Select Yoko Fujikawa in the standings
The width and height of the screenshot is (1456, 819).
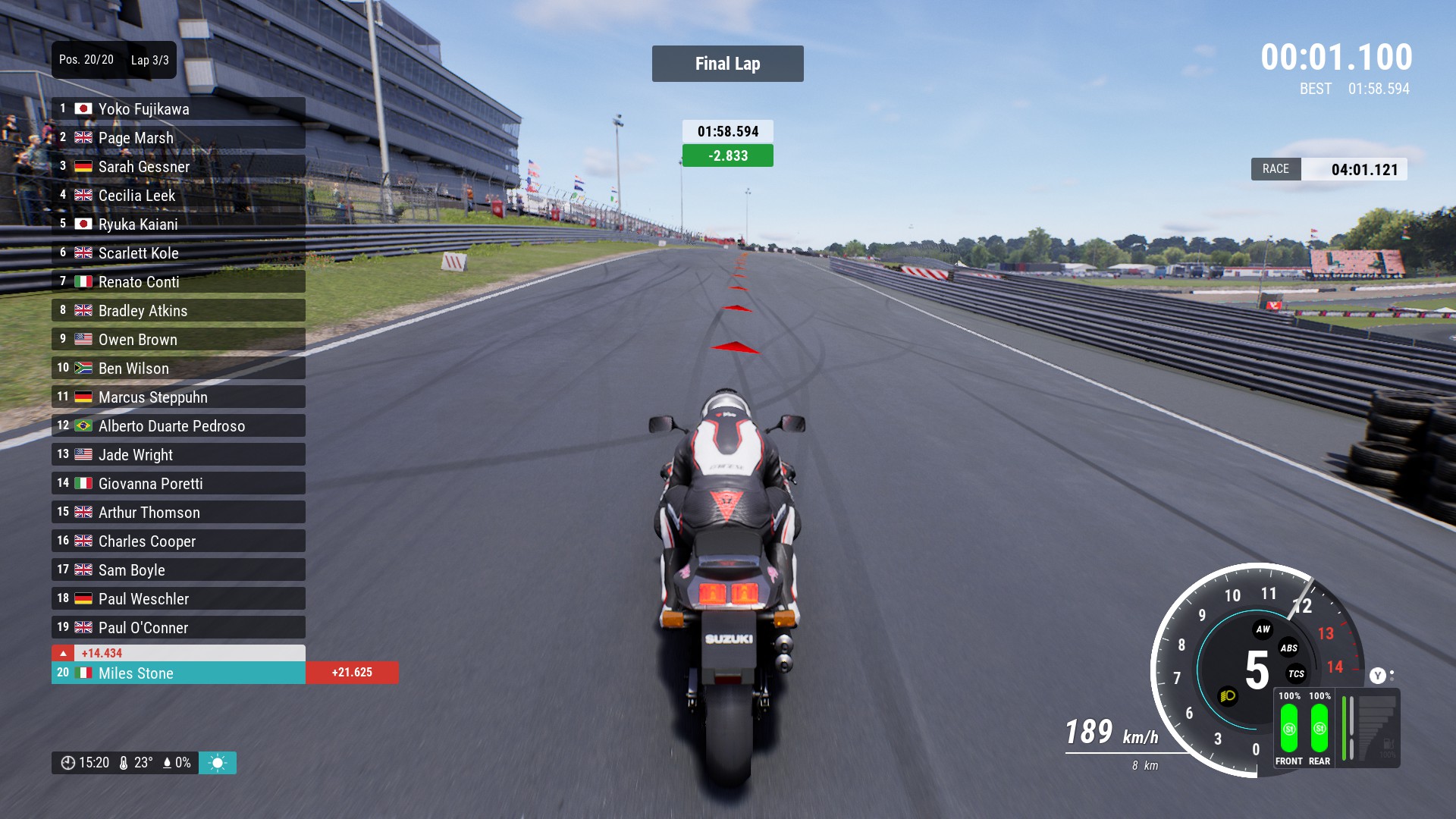coord(178,109)
